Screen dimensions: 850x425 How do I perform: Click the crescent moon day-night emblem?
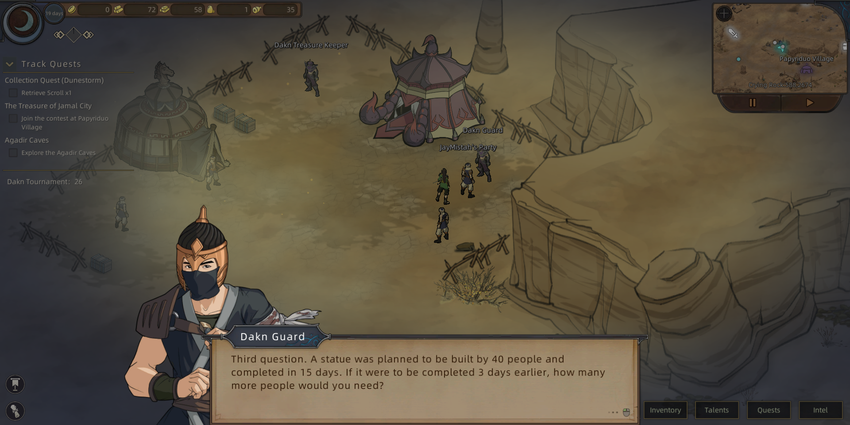point(20,23)
